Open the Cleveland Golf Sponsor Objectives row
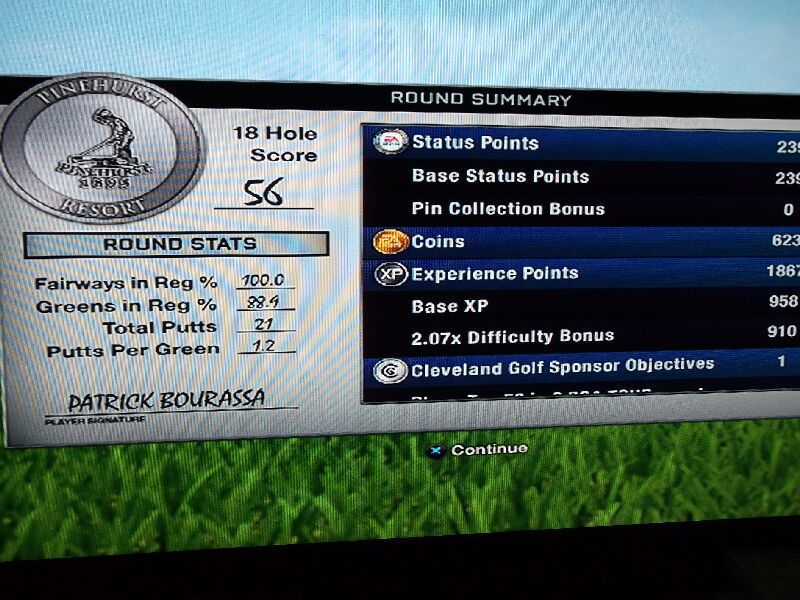Viewport: 800px width, 600px height. 580,367
